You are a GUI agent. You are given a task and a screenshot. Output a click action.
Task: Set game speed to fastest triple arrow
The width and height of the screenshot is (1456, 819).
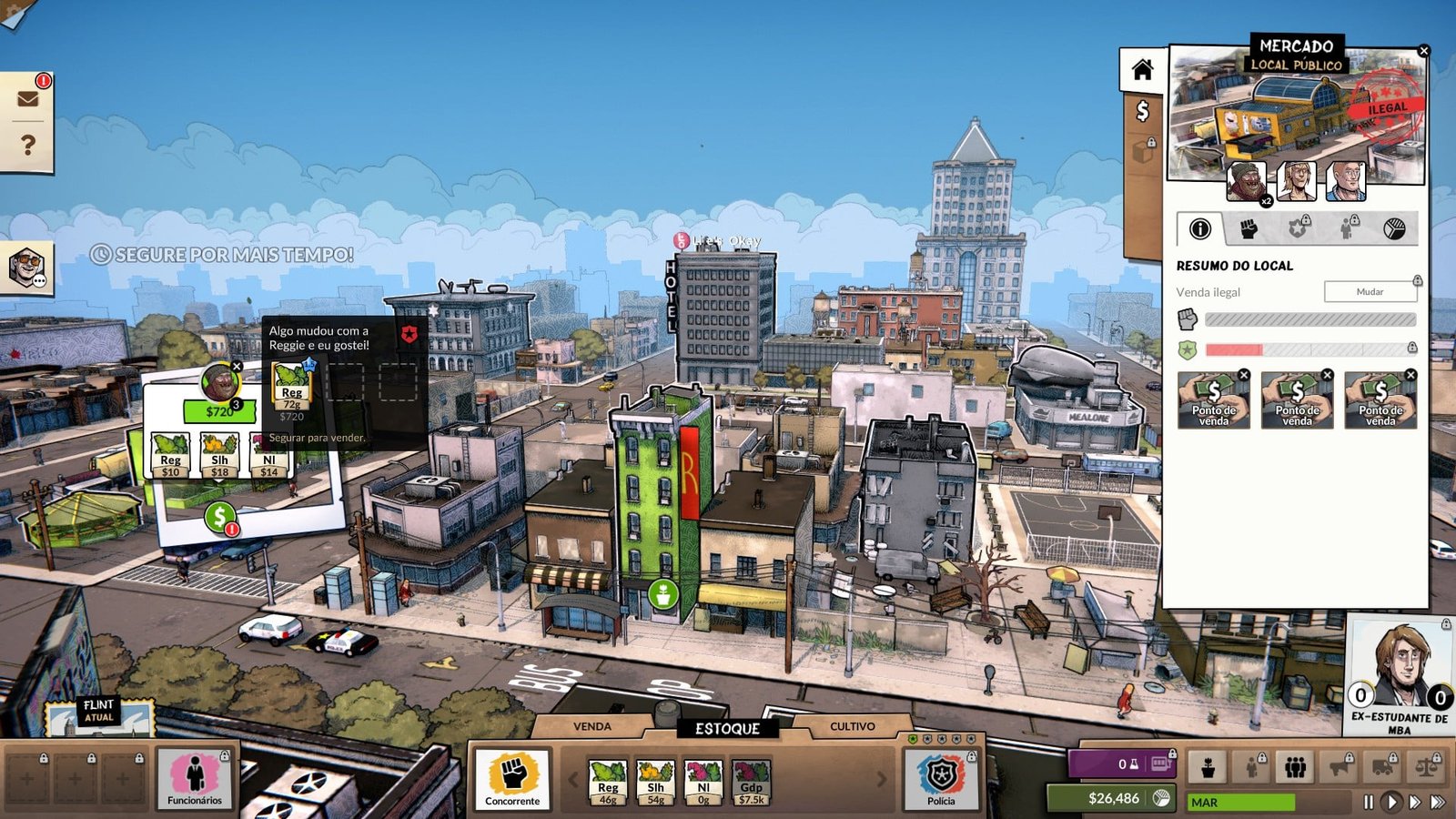click(x=1438, y=802)
